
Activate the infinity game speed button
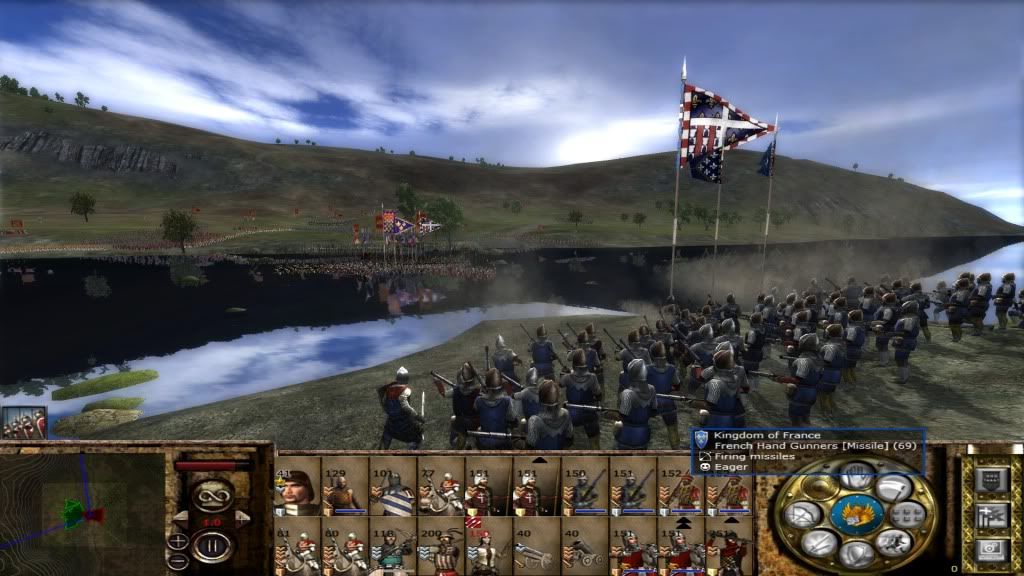212,494
